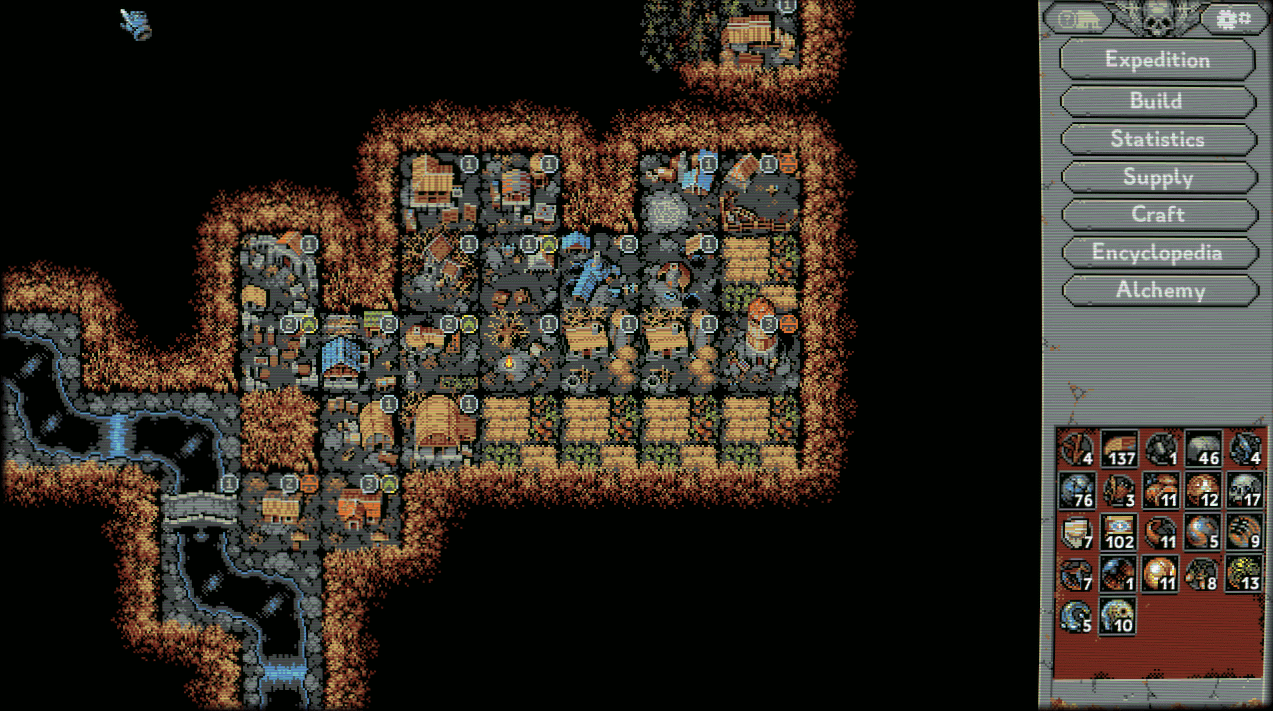
Task: Select the skull resource with 17
Action: tap(1244, 491)
